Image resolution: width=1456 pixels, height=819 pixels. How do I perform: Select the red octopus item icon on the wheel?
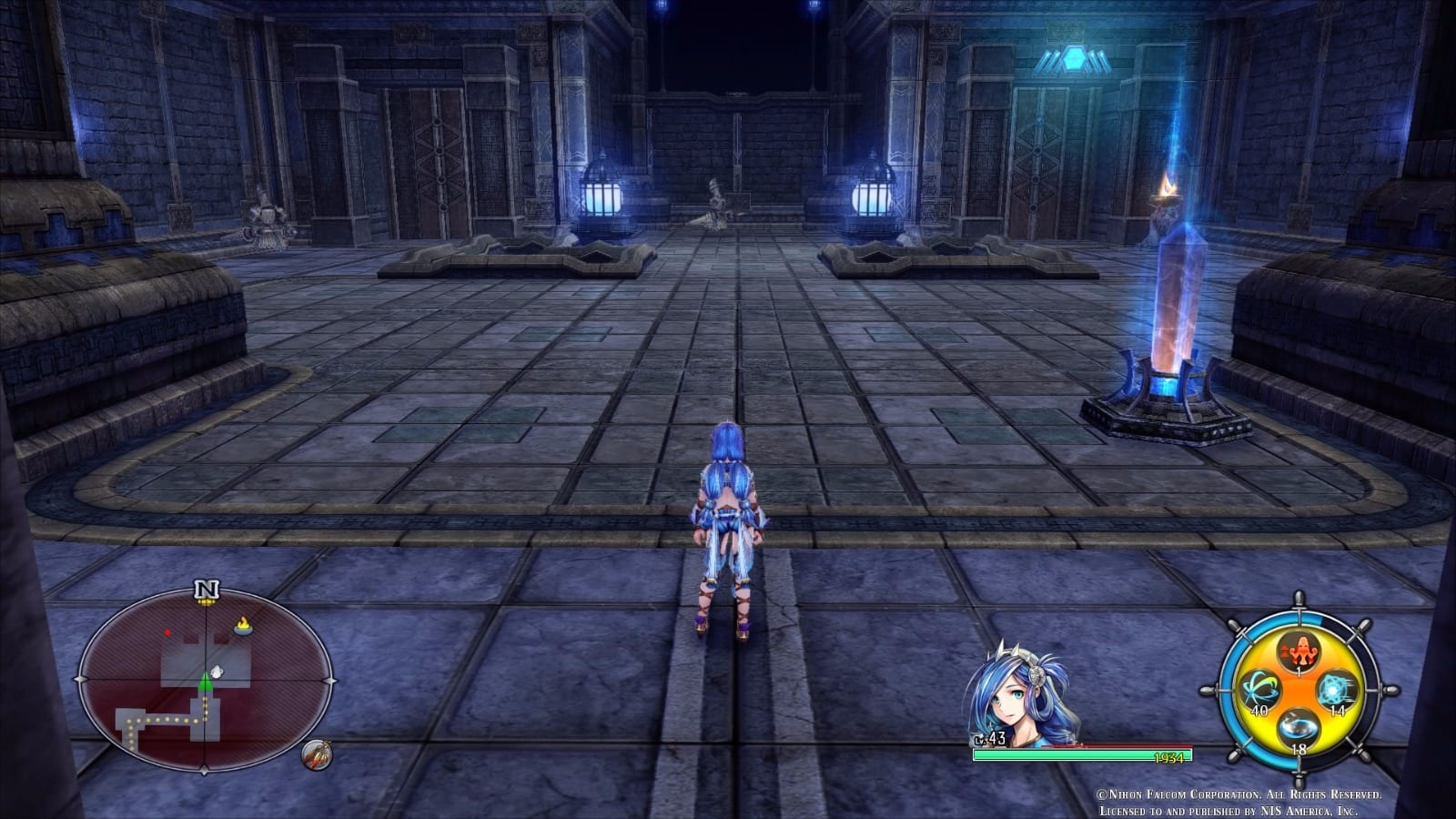click(x=1301, y=652)
